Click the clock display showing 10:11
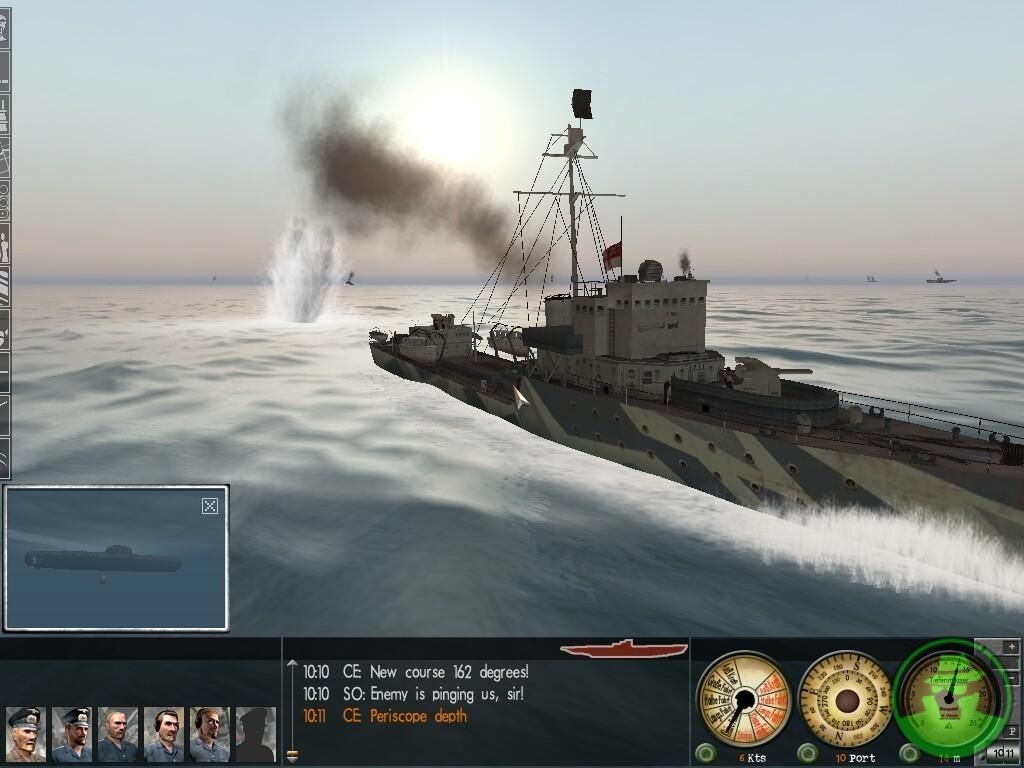 pyautogui.click(x=1003, y=753)
